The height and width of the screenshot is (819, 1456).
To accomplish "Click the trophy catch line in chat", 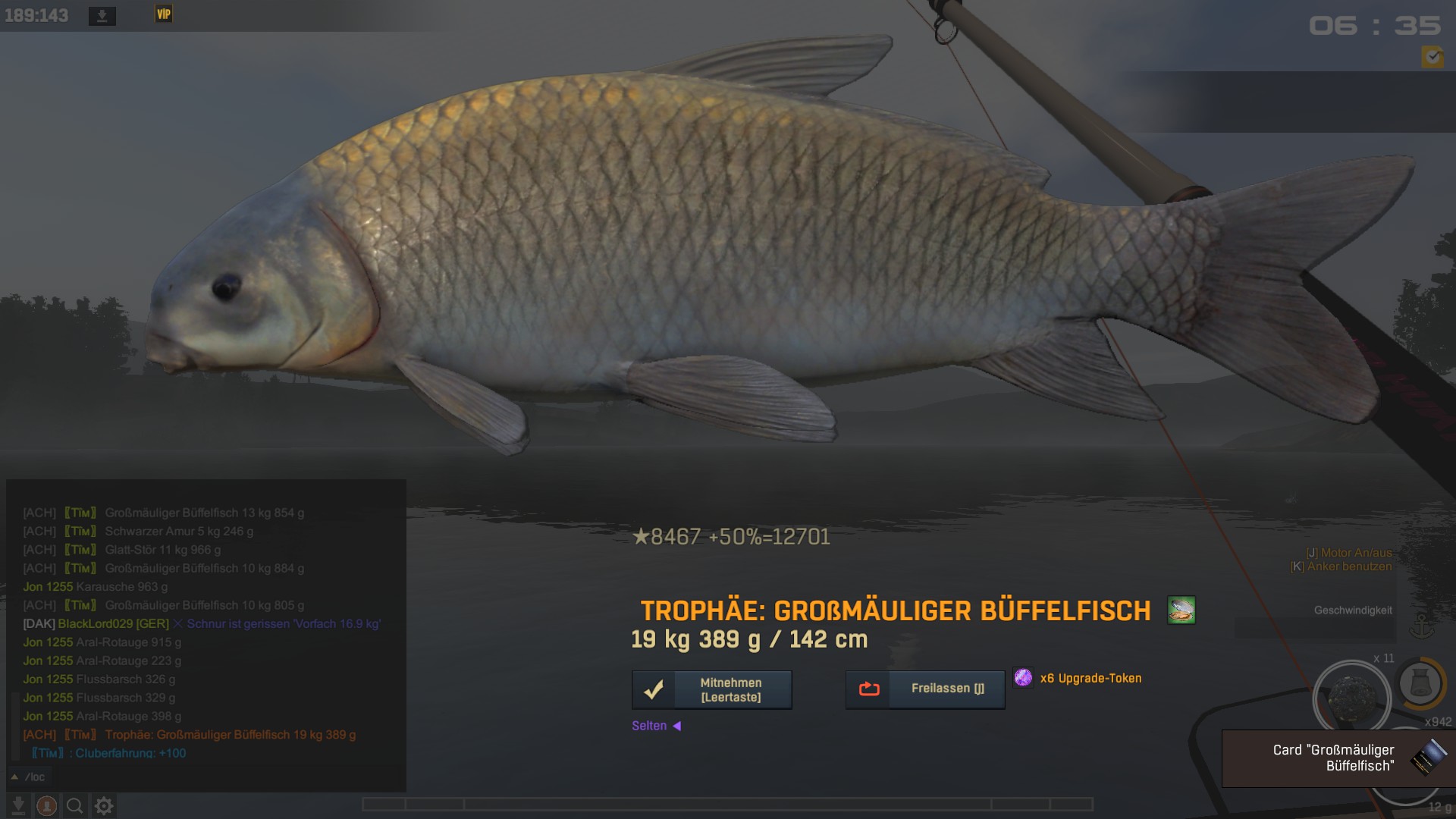I will (230, 734).
